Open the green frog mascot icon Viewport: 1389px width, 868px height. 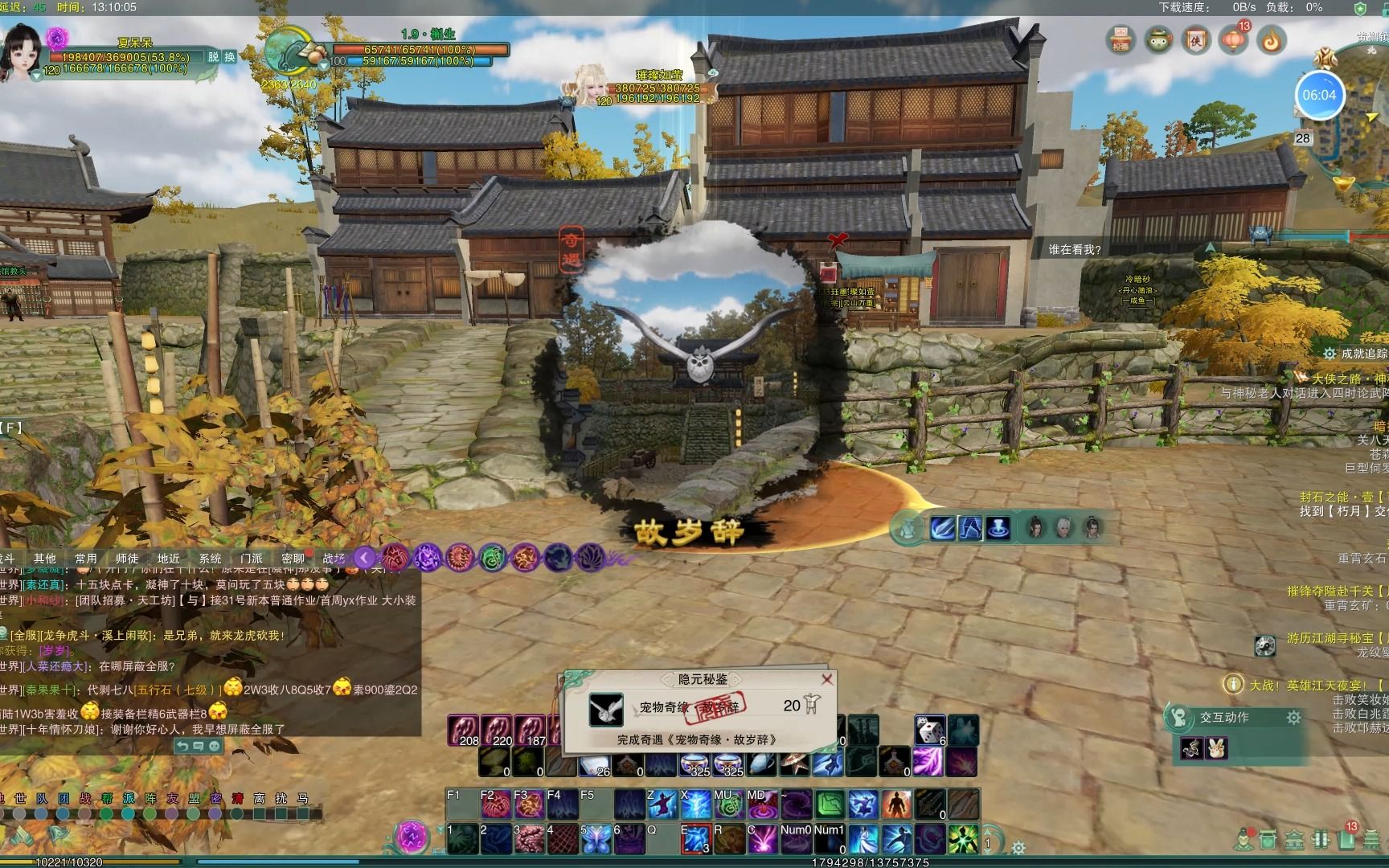point(1158,40)
